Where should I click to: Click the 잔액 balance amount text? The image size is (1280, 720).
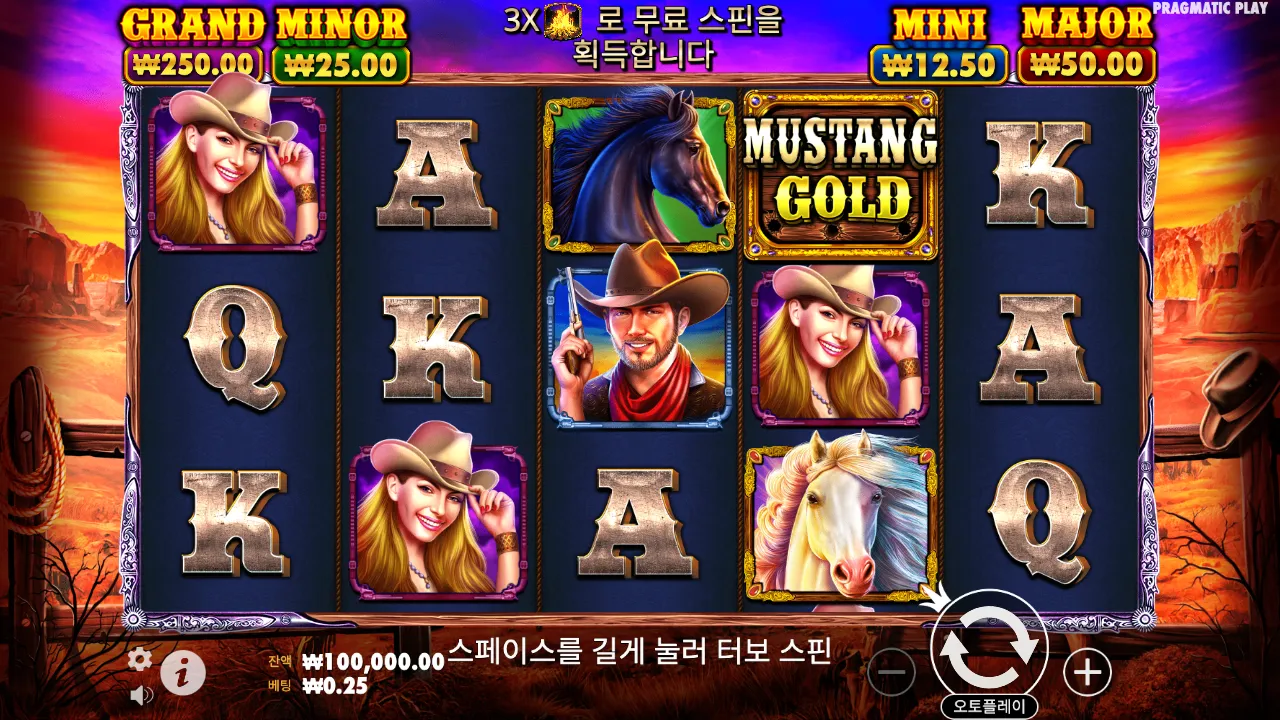[x=372, y=661]
